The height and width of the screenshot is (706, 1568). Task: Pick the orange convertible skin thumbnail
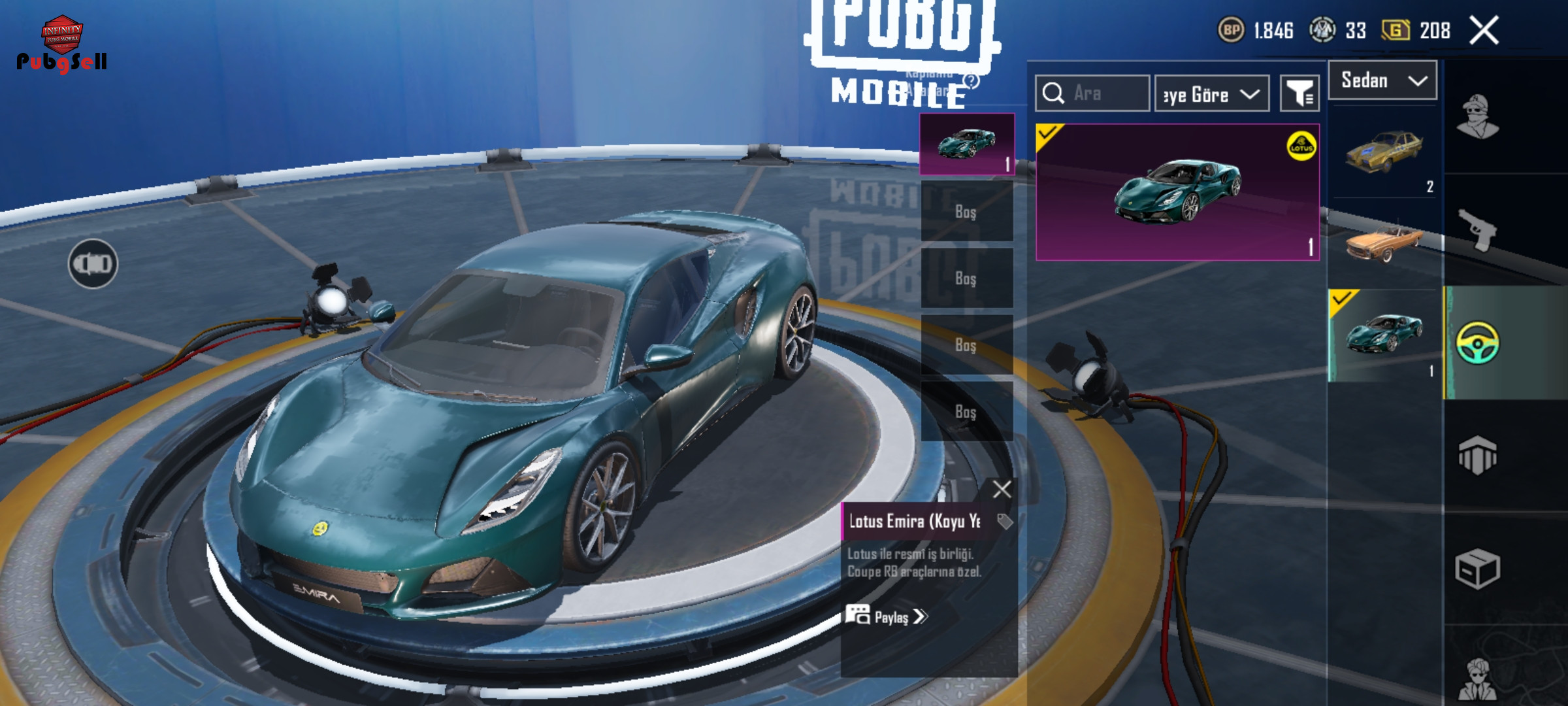coord(1384,243)
